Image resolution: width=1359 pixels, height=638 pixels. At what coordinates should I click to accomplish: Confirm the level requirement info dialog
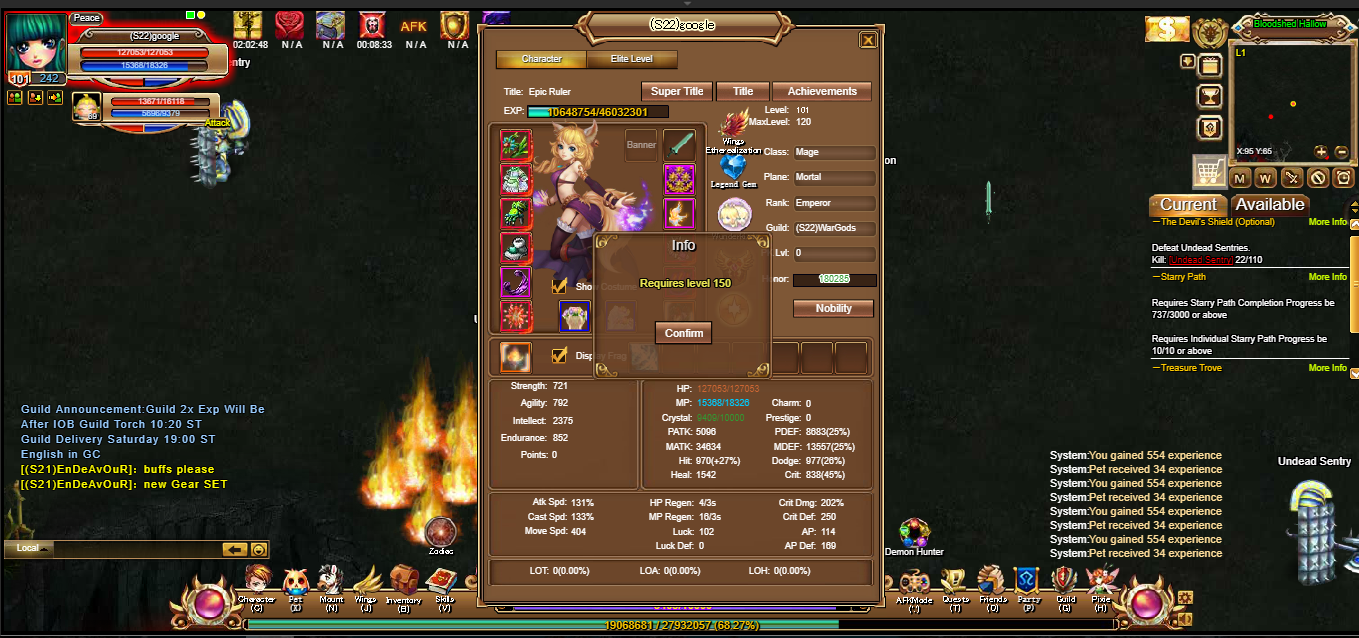684,333
